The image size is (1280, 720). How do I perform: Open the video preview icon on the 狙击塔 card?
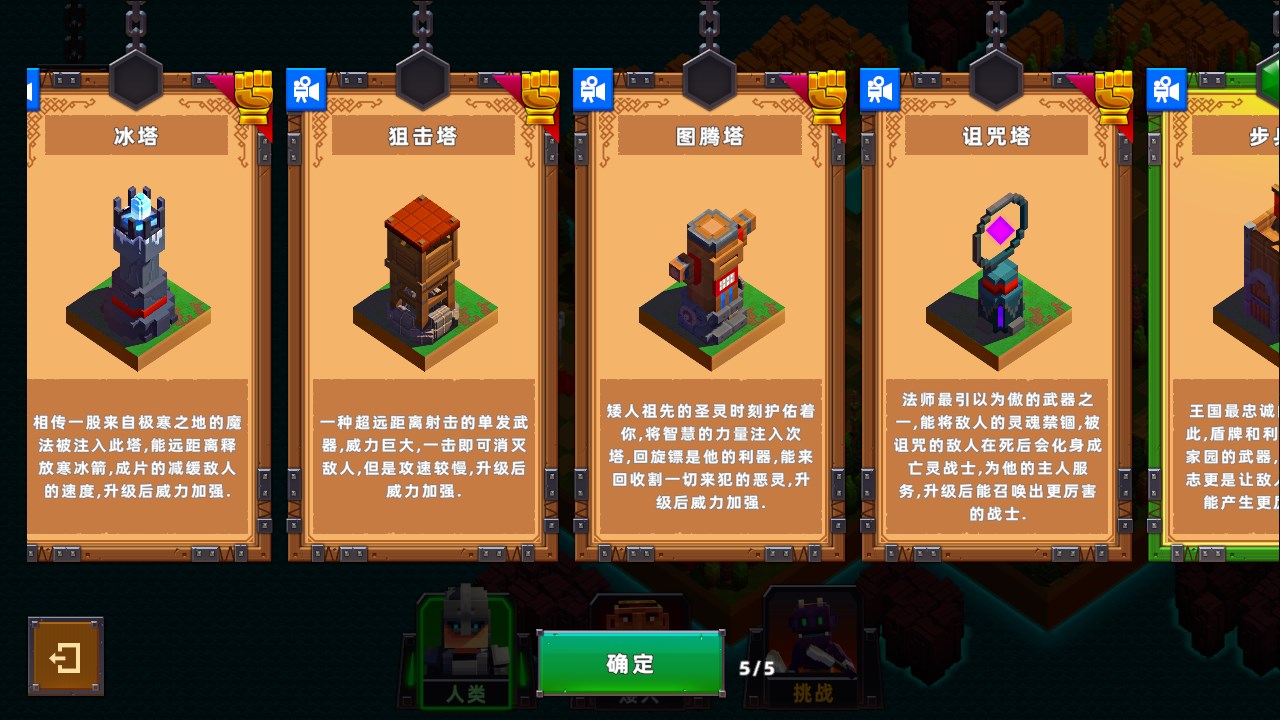click(x=306, y=89)
